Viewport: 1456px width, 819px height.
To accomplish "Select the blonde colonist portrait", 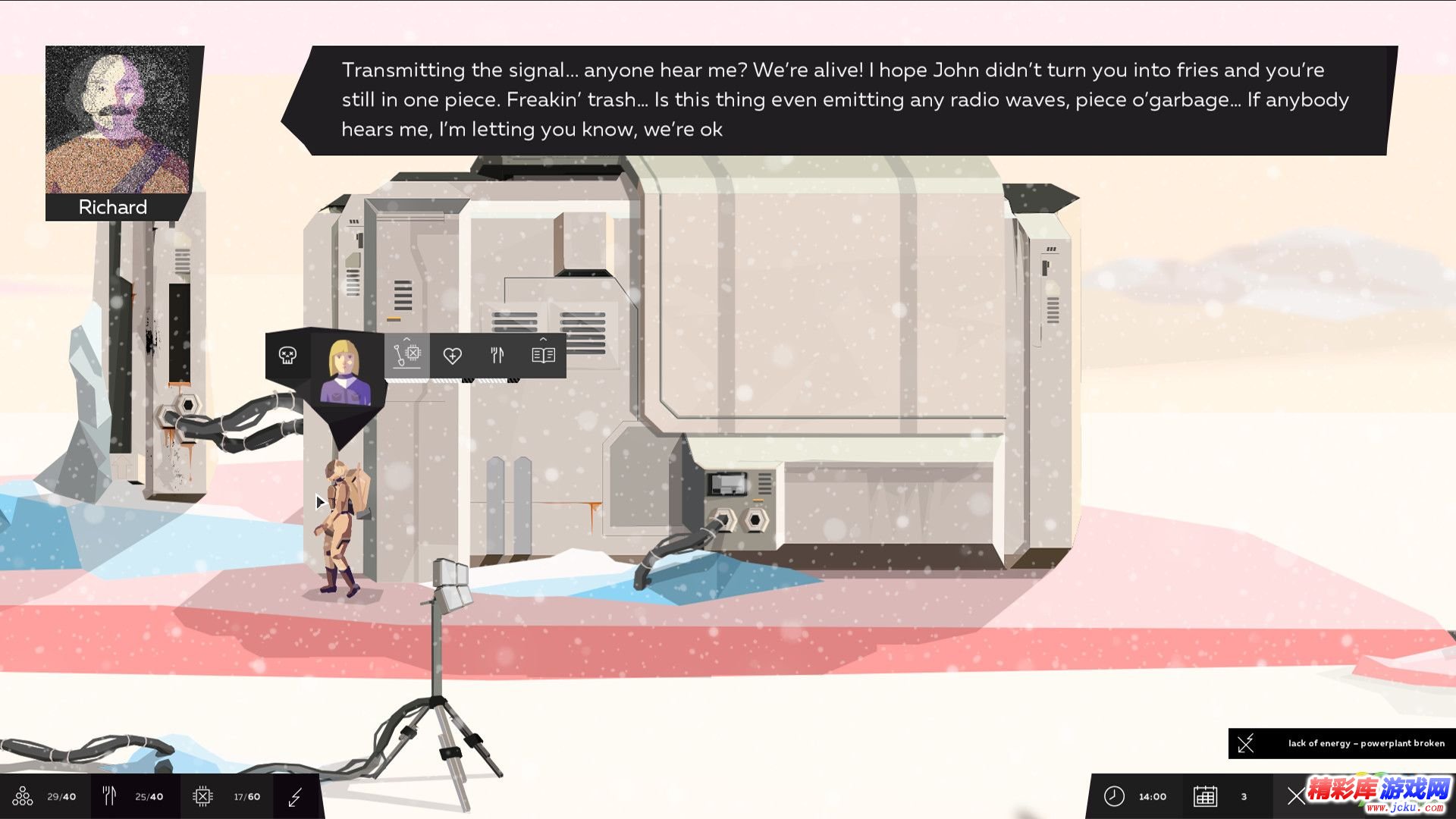I will click(346, 372).
